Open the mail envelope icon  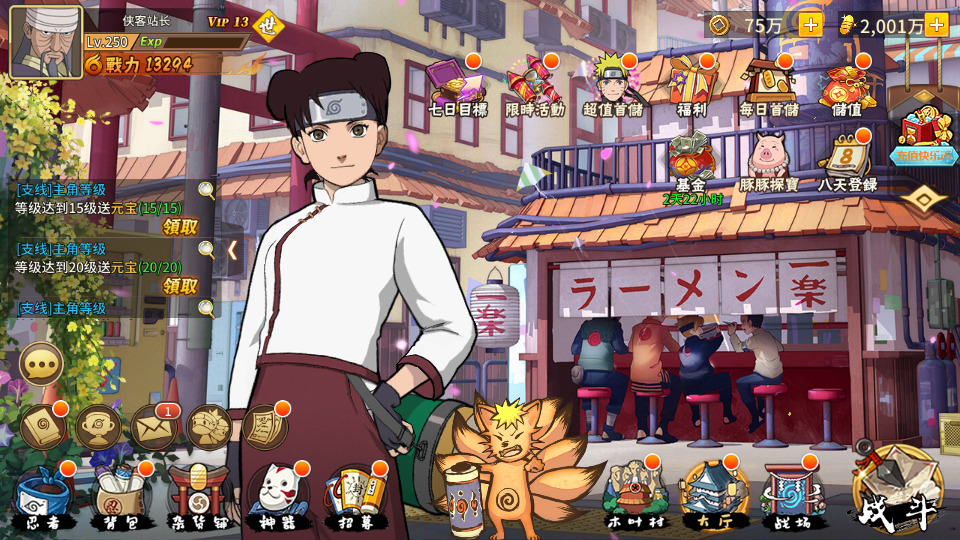(154, 427)
